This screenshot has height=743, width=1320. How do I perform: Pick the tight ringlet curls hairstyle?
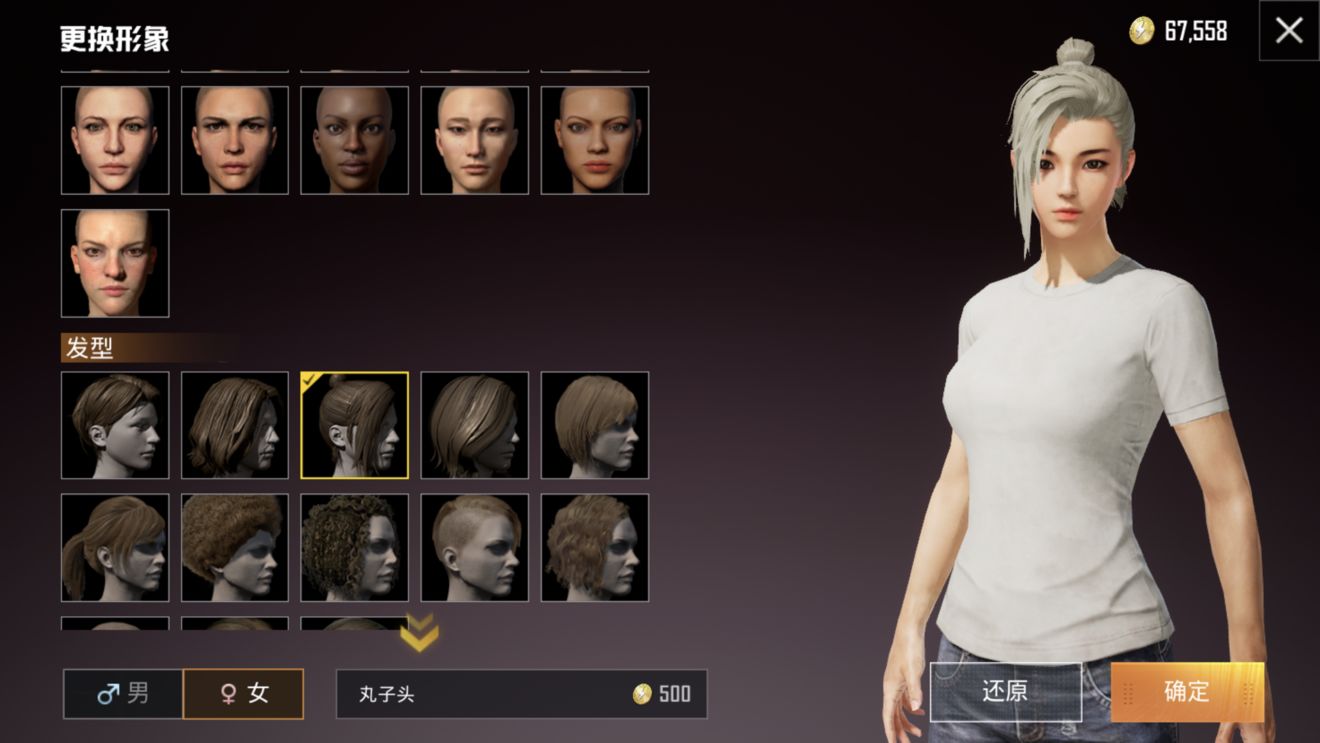click(x=355, y=548)
